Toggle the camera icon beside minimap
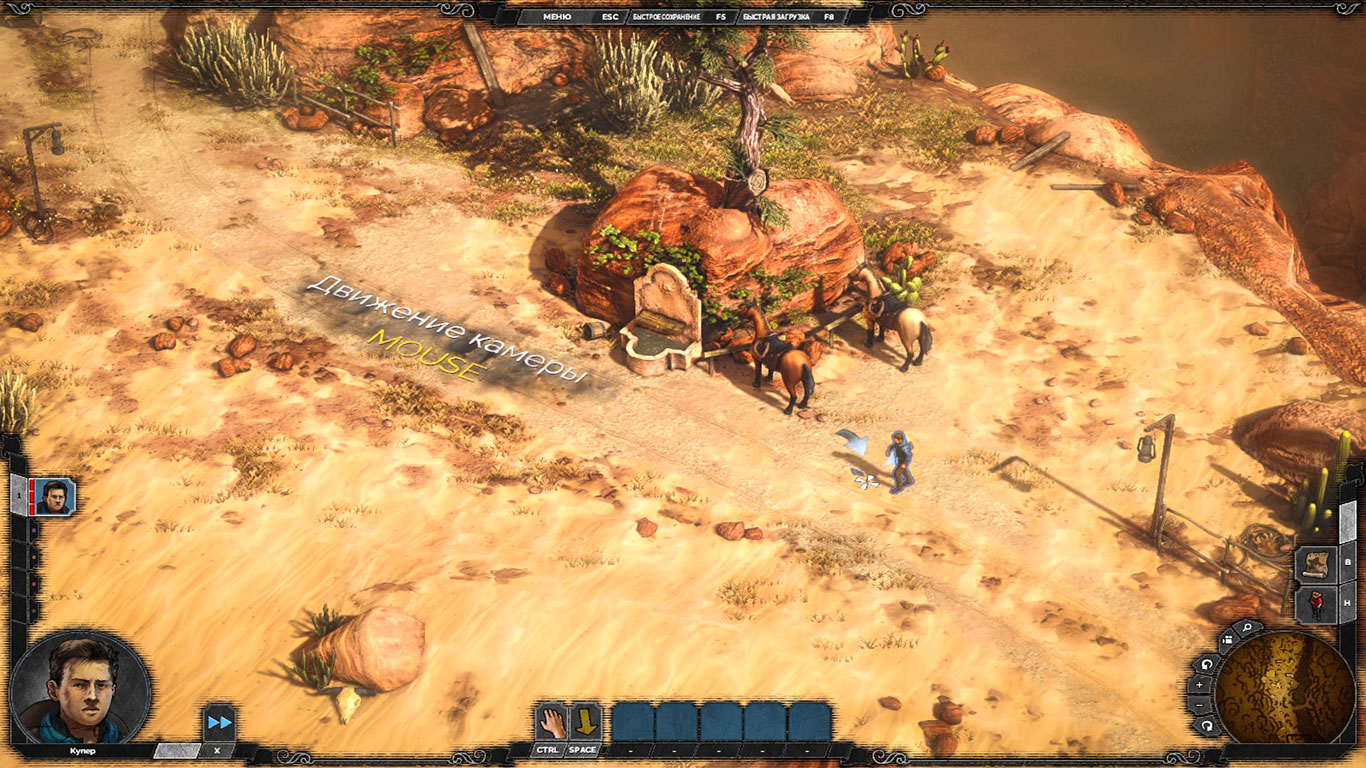Image resolution: width=1366 pixels, height=768 pixels. [x=1227, y=642]
